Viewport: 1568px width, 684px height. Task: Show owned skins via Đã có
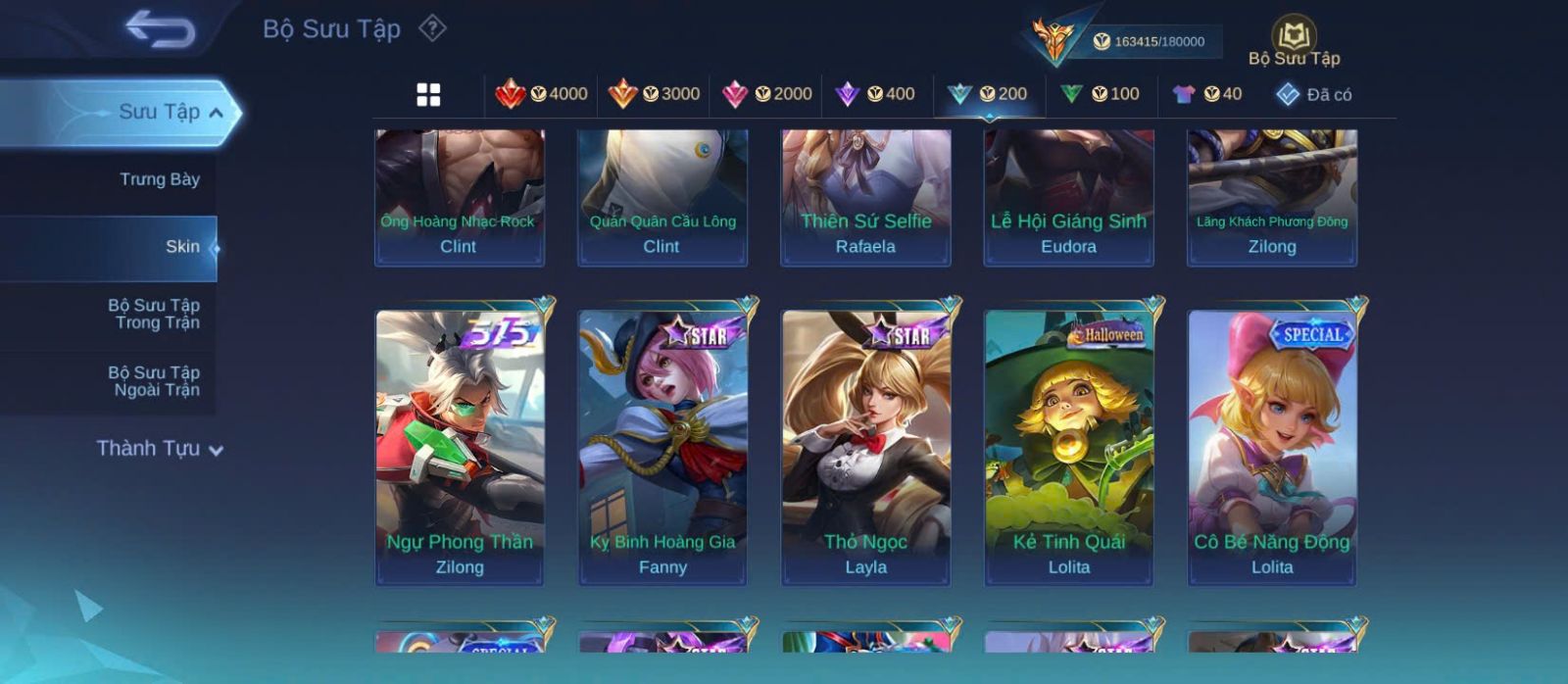click(x=1314, y=94)
